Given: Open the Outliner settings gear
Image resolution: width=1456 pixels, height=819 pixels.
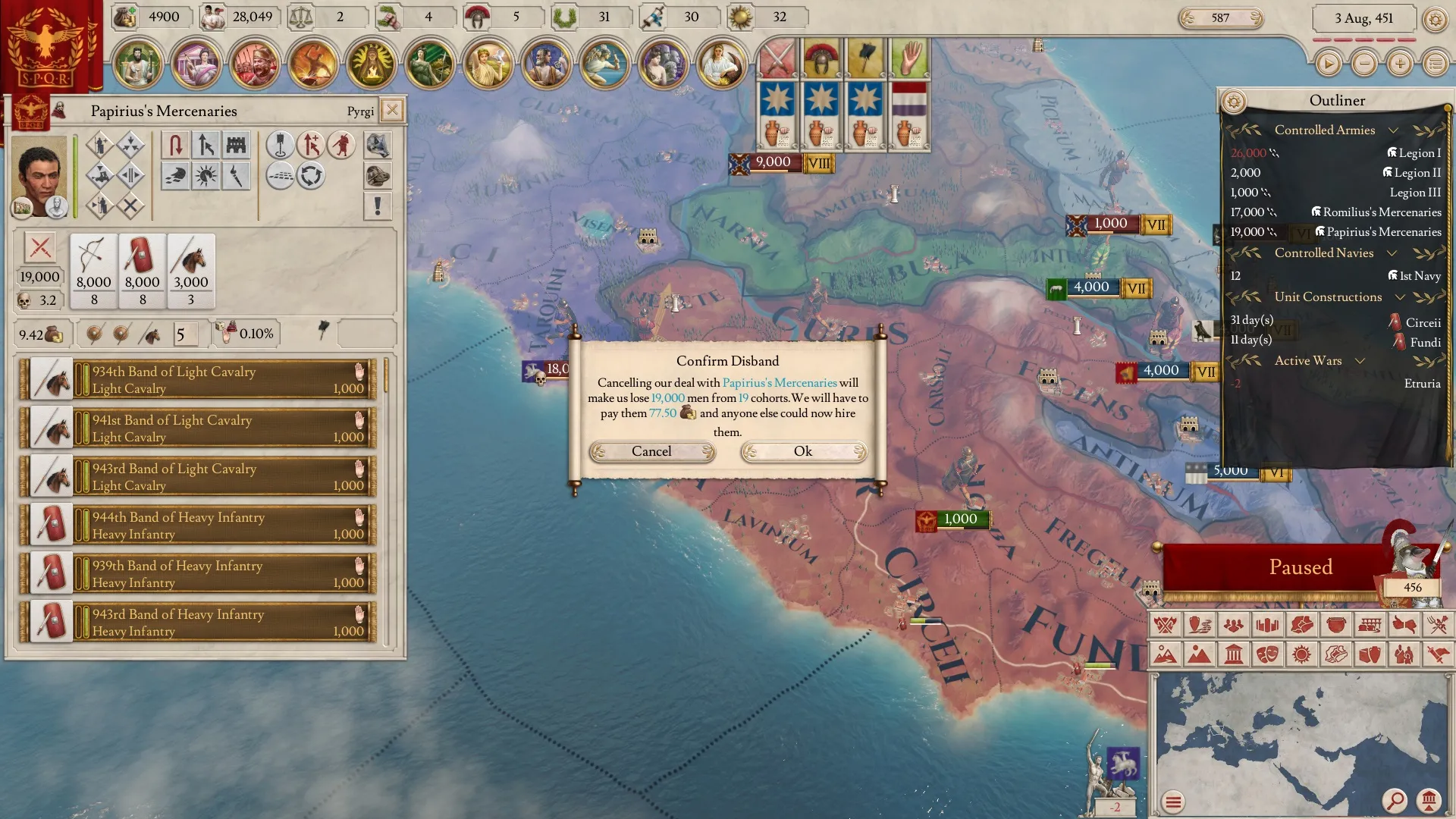Looking at the screenshot, I should [x=1234, y=101].
